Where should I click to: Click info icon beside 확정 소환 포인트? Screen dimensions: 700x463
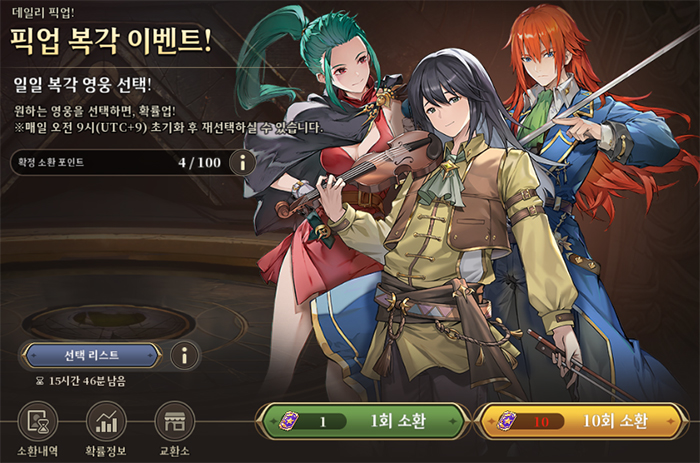tap(241, 162)
